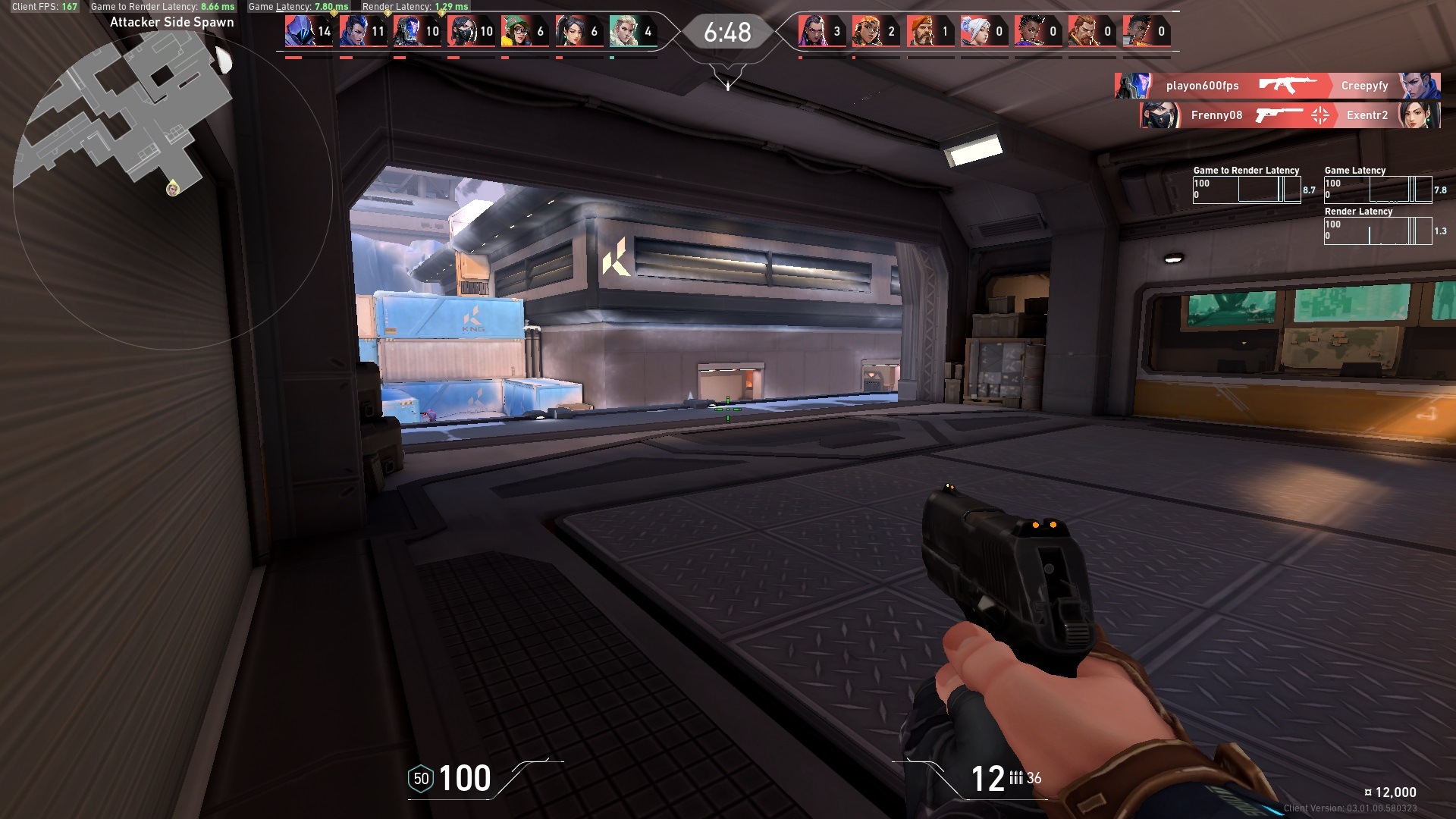Pick the blonde agent portrait with 4 kills
Image resolution: width=1456 pixels, height=819 pixels.
click(623, 31)
